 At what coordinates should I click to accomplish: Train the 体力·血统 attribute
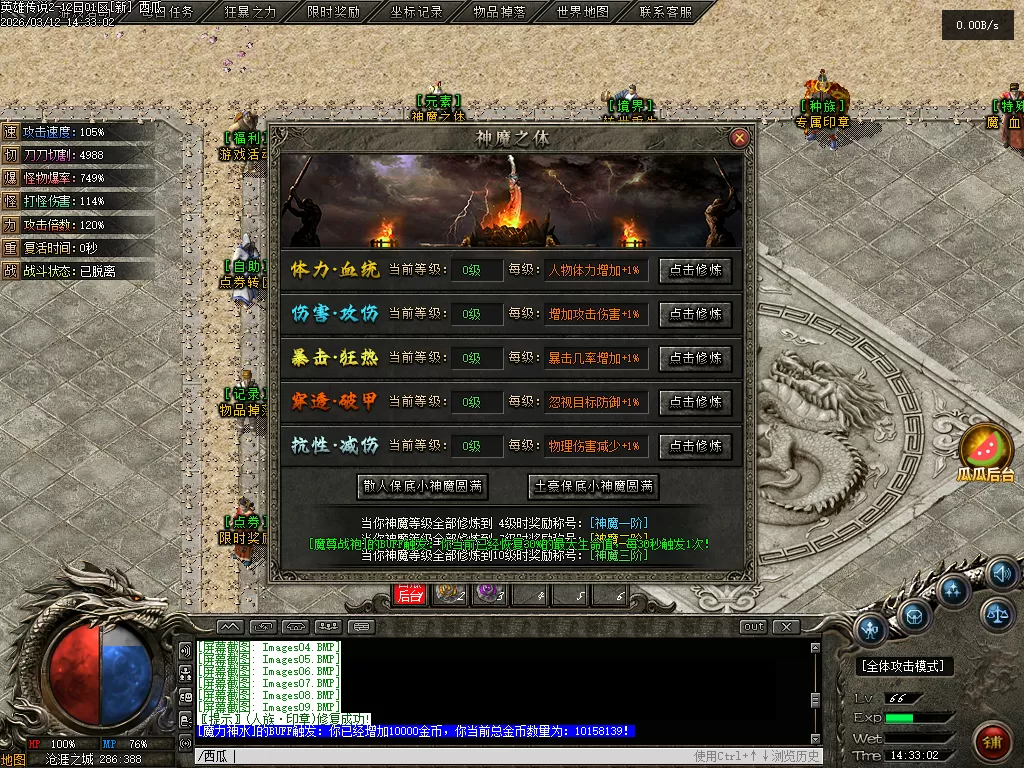pos(695,270)
